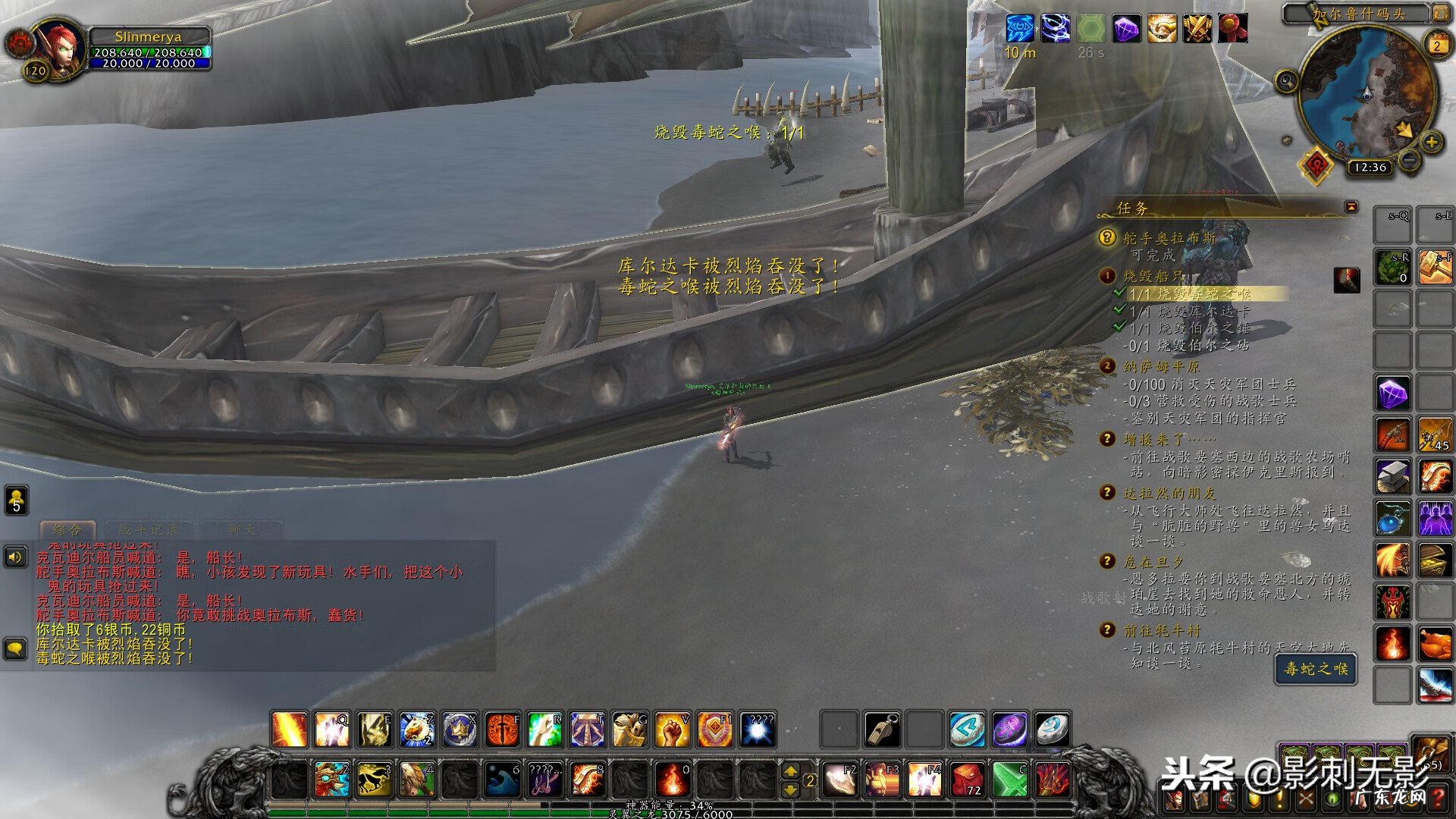Open the chat speech bubble button

[x=16, y=648]
